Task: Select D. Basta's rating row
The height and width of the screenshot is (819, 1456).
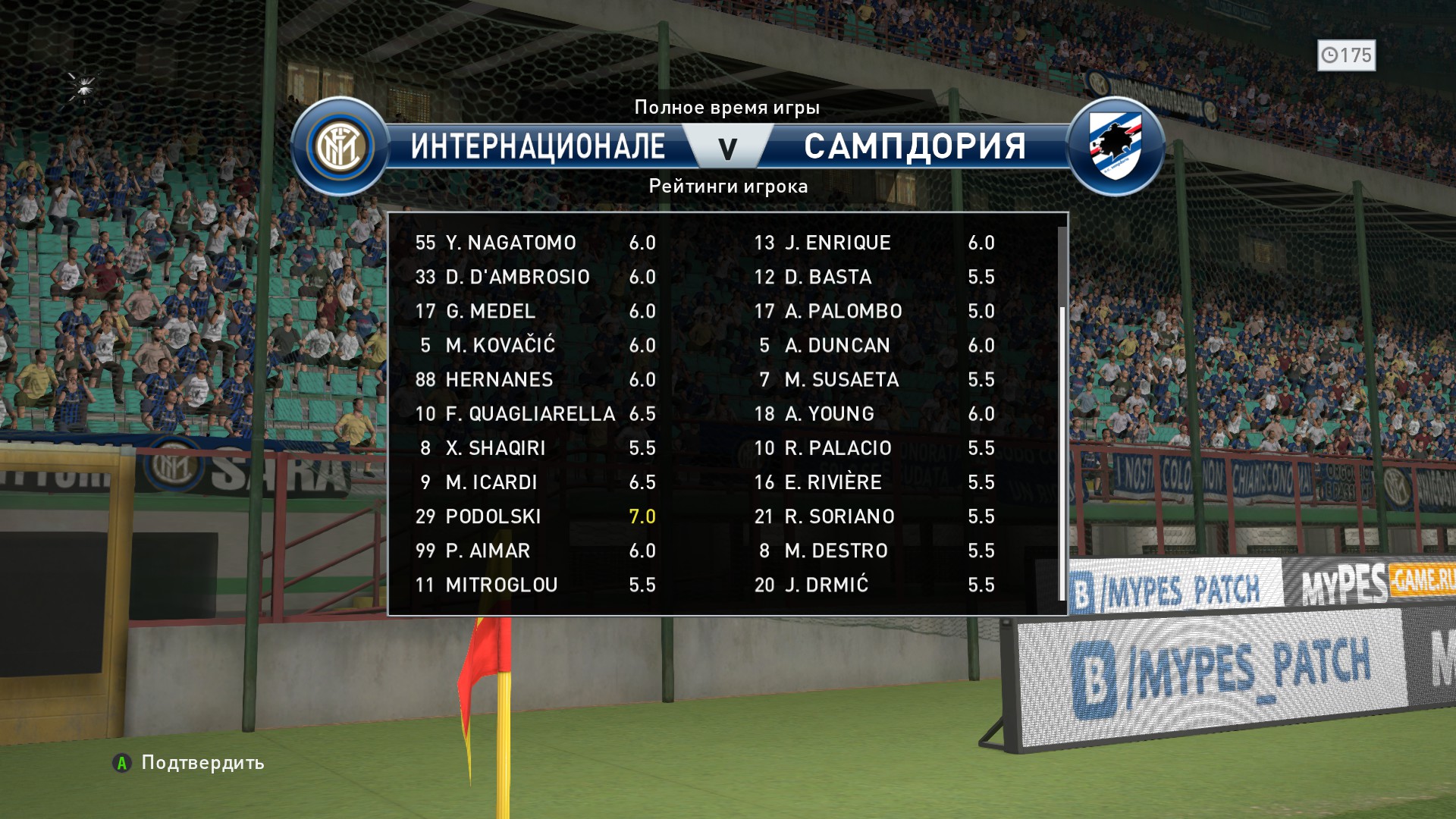Action: [828, 277]
